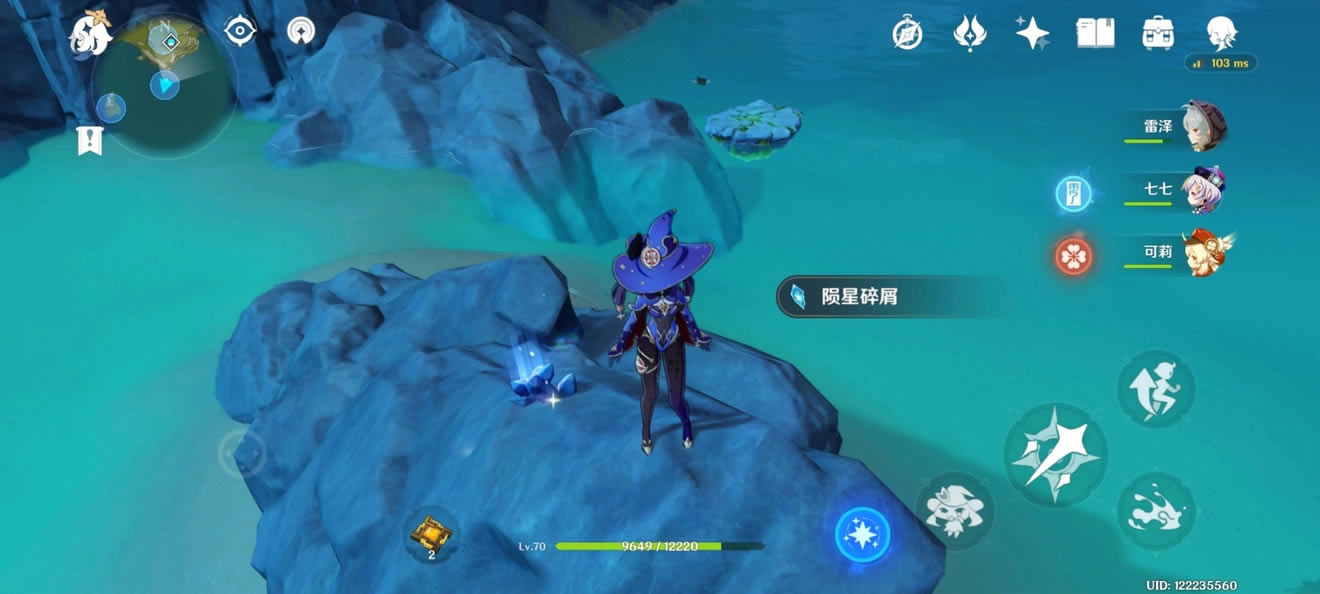Viewport: 1320px width, 594px height.
Task: Toggle the eye-shaped elemental sight icon
Action: coord(240,32)
